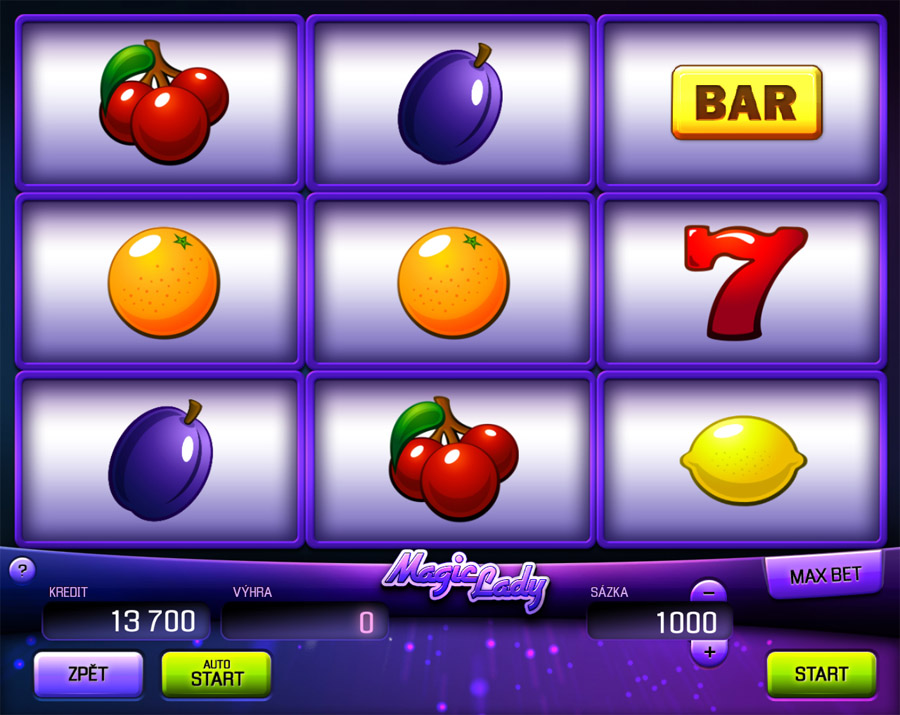Go back with the ZPĚT button
Viewport: 900px width, 715px height.
88,673
